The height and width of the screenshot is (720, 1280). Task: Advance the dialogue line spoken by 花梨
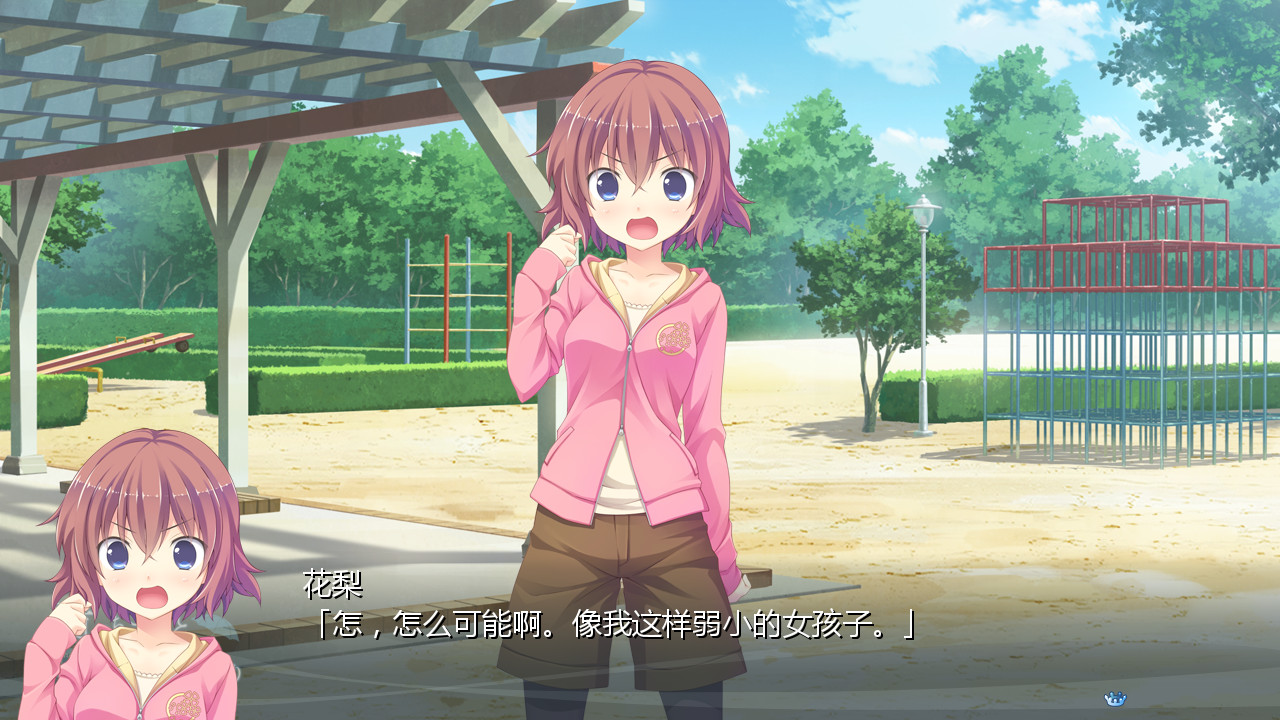pyautogui.click(x=613, y=626)
